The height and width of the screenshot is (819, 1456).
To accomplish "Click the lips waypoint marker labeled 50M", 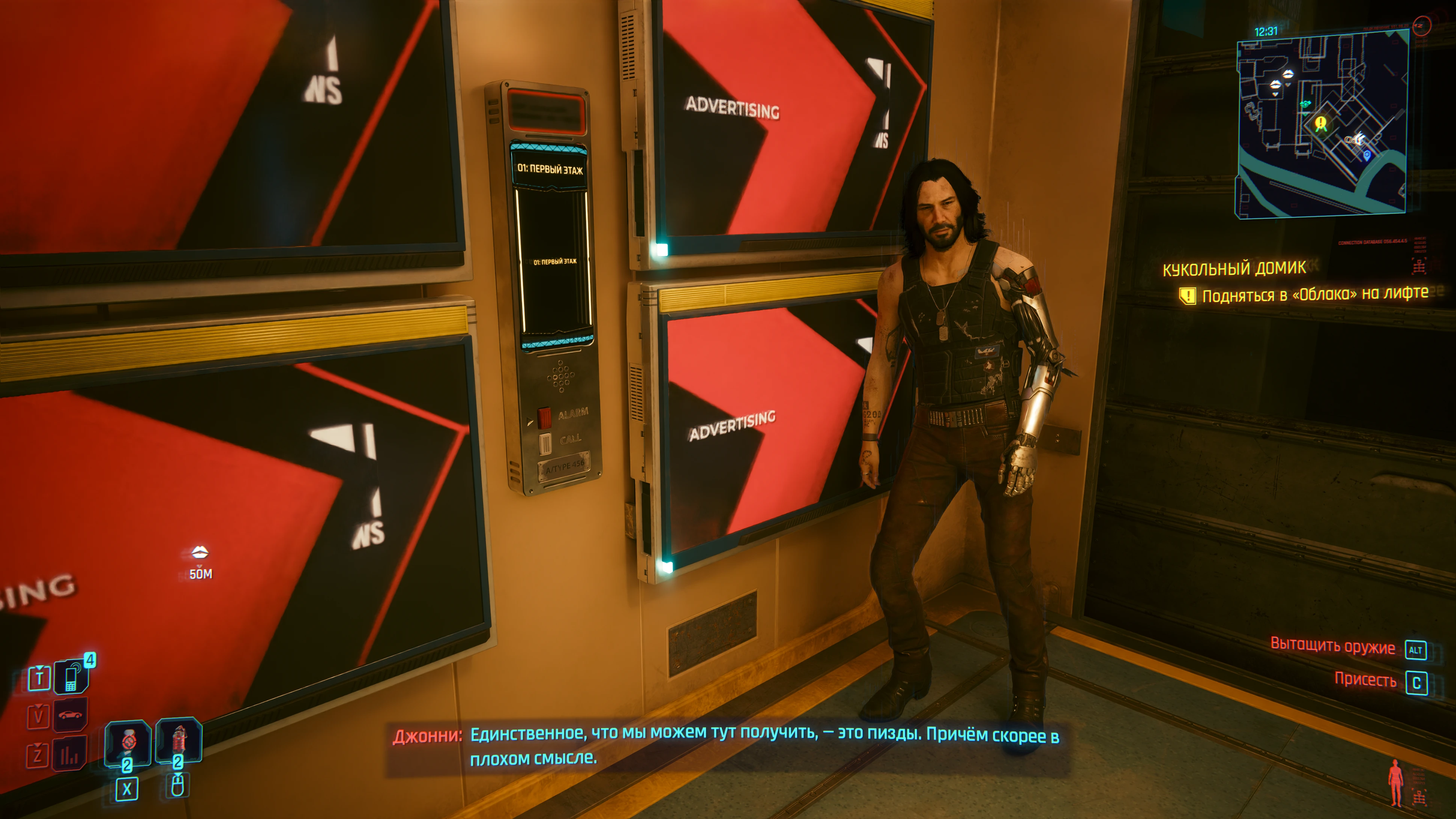I will [200, 552].
